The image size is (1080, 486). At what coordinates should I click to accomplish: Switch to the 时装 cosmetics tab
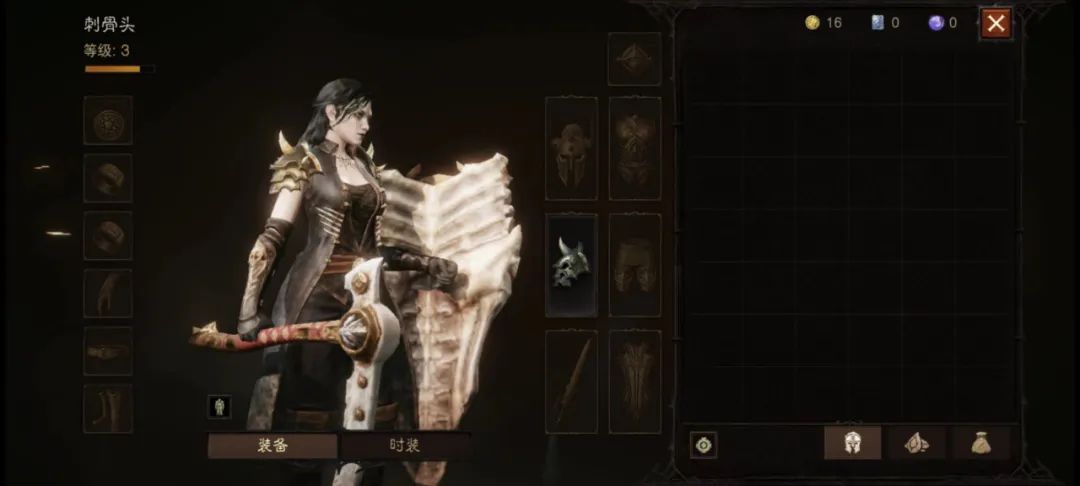[404, 446]
